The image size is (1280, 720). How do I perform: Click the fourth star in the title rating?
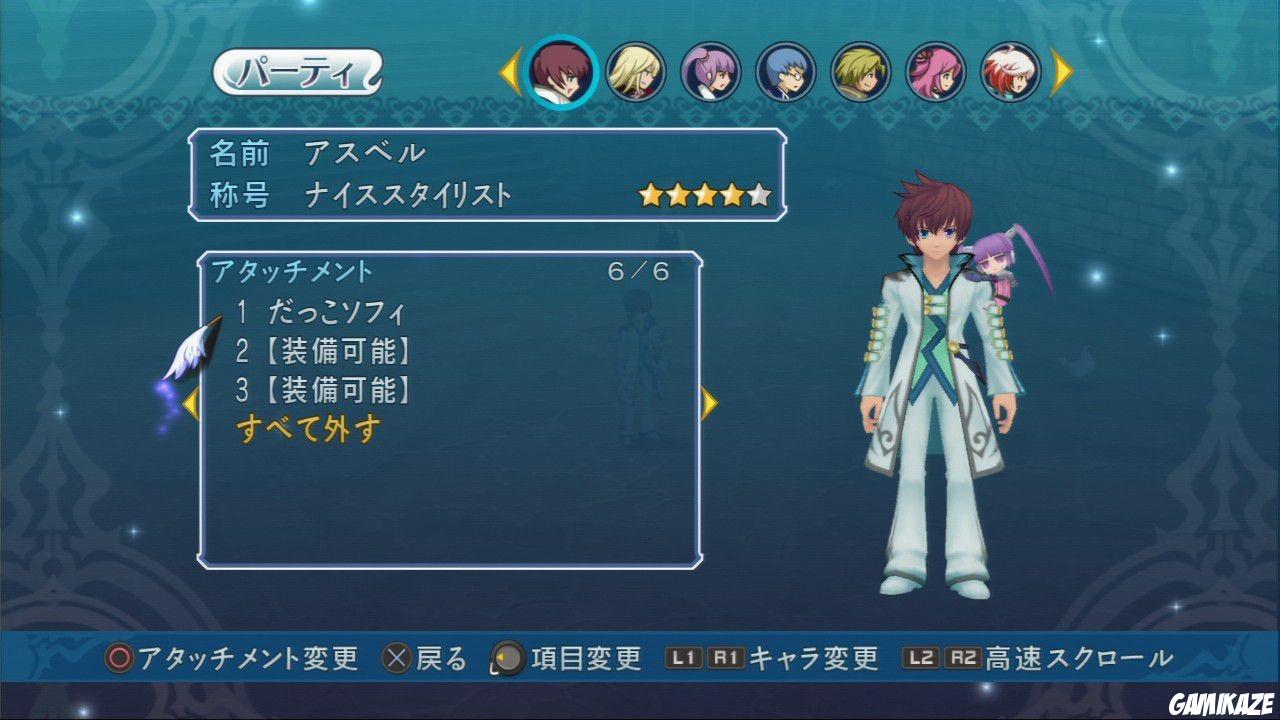click(734, 196)
